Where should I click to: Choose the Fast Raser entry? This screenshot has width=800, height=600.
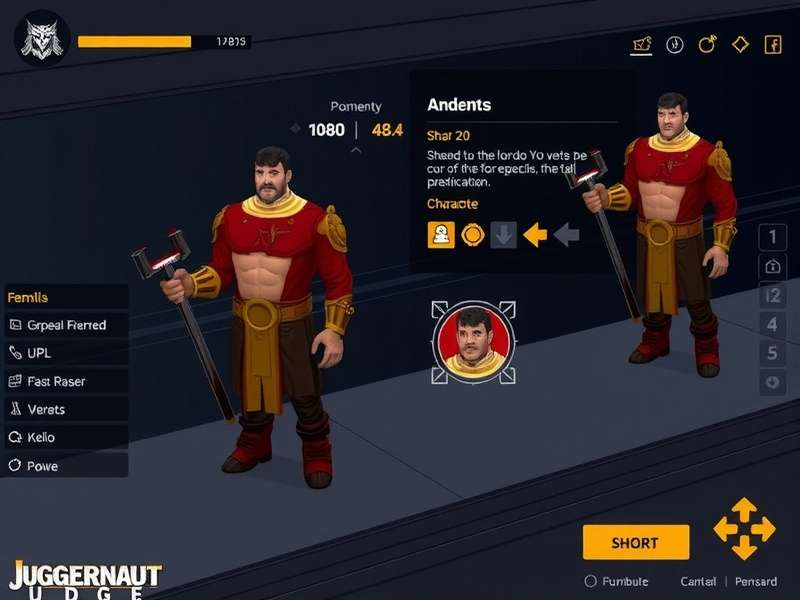66,381
